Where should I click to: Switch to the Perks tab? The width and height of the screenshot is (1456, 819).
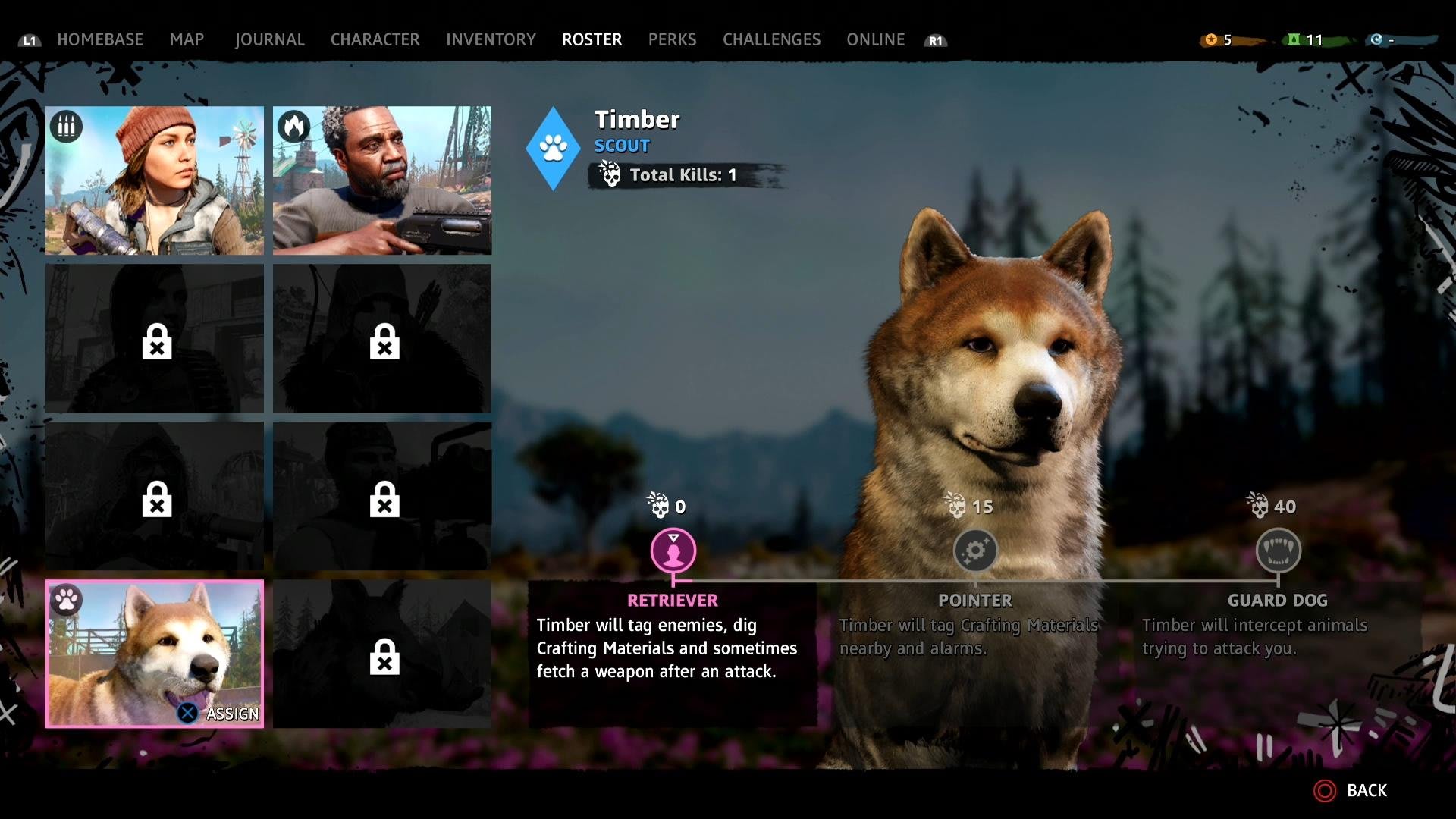(x=672, y=39)
